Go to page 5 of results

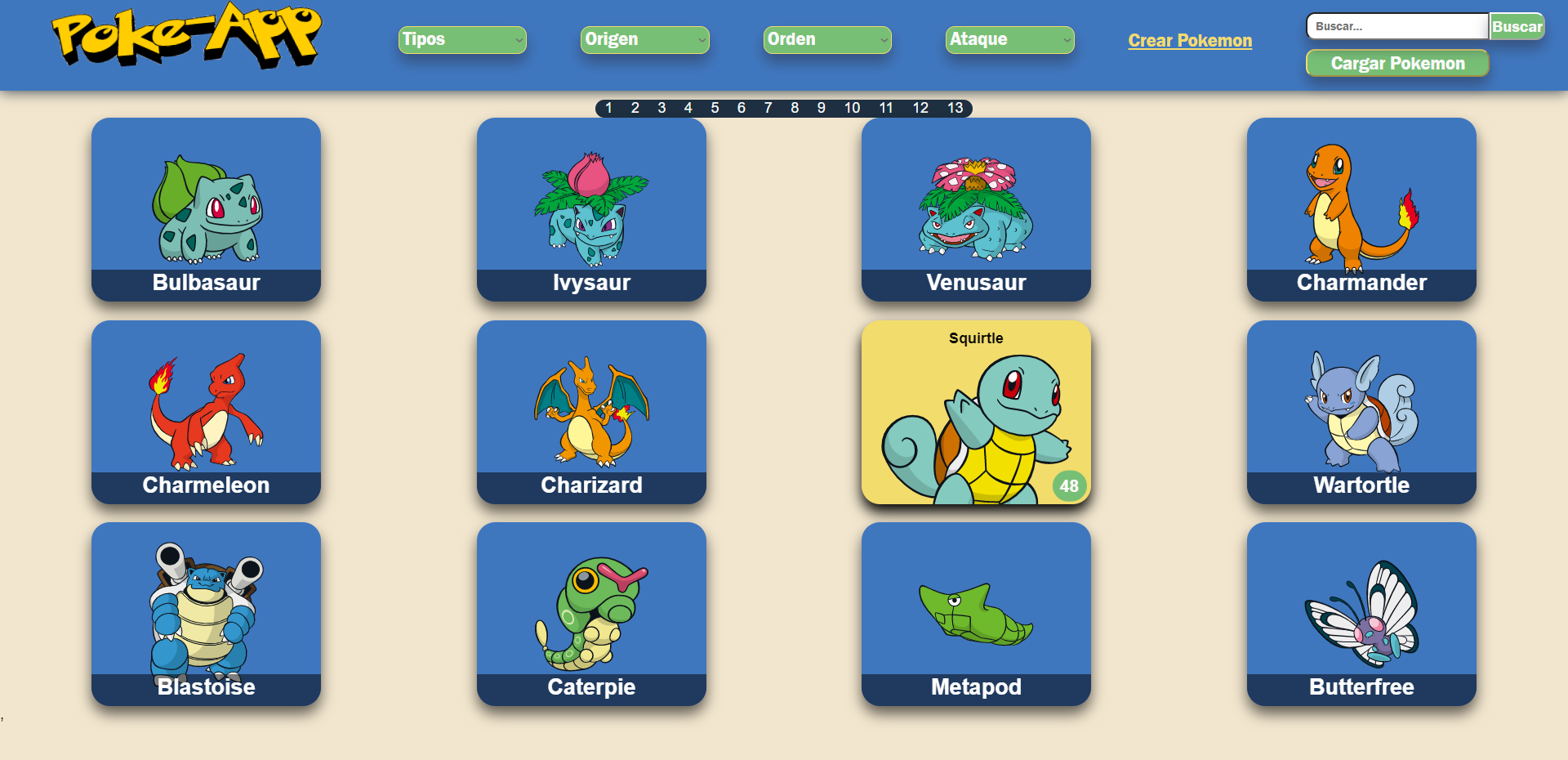tap(715, 107)
